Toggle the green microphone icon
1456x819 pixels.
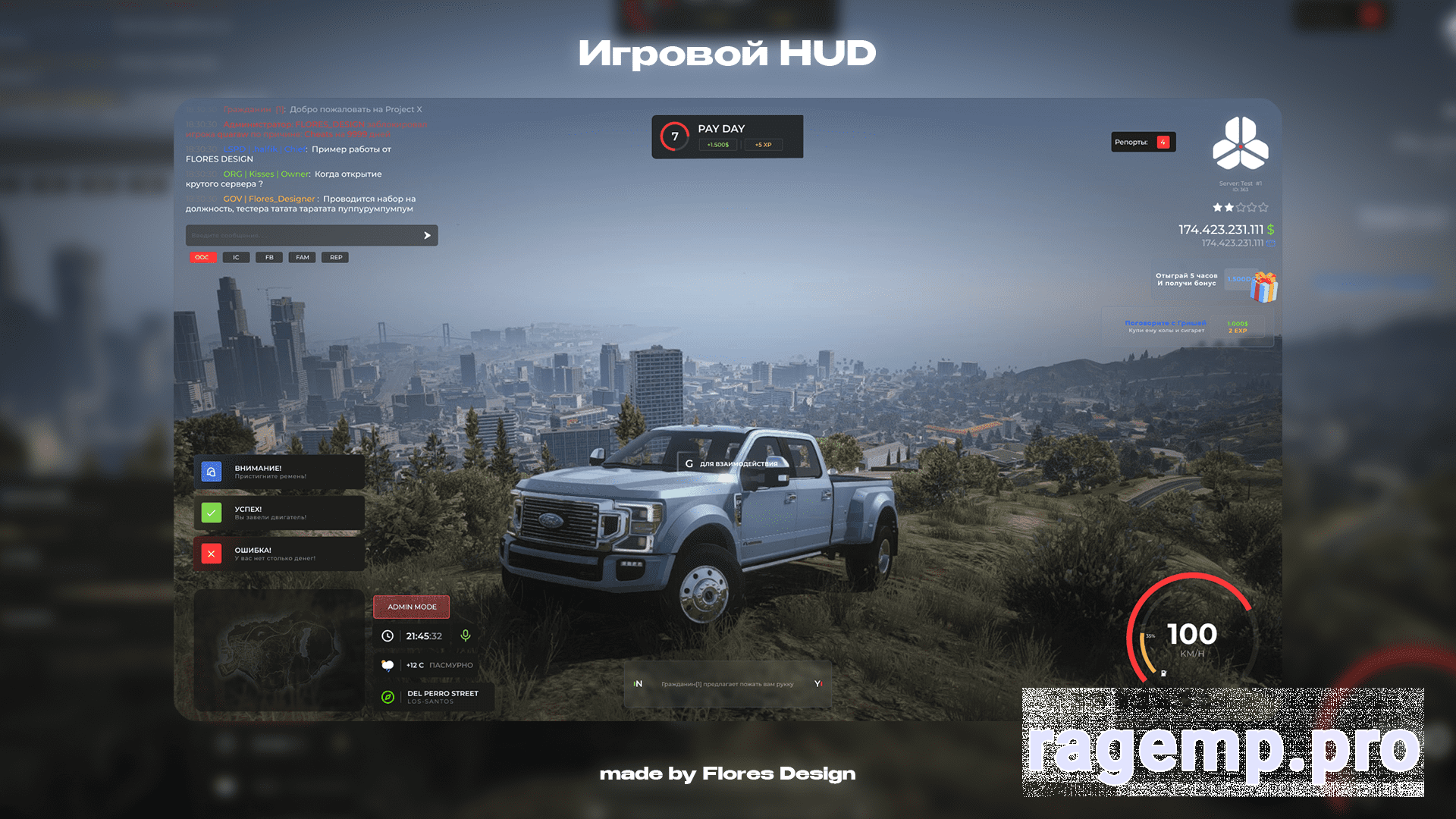(466, 635)
